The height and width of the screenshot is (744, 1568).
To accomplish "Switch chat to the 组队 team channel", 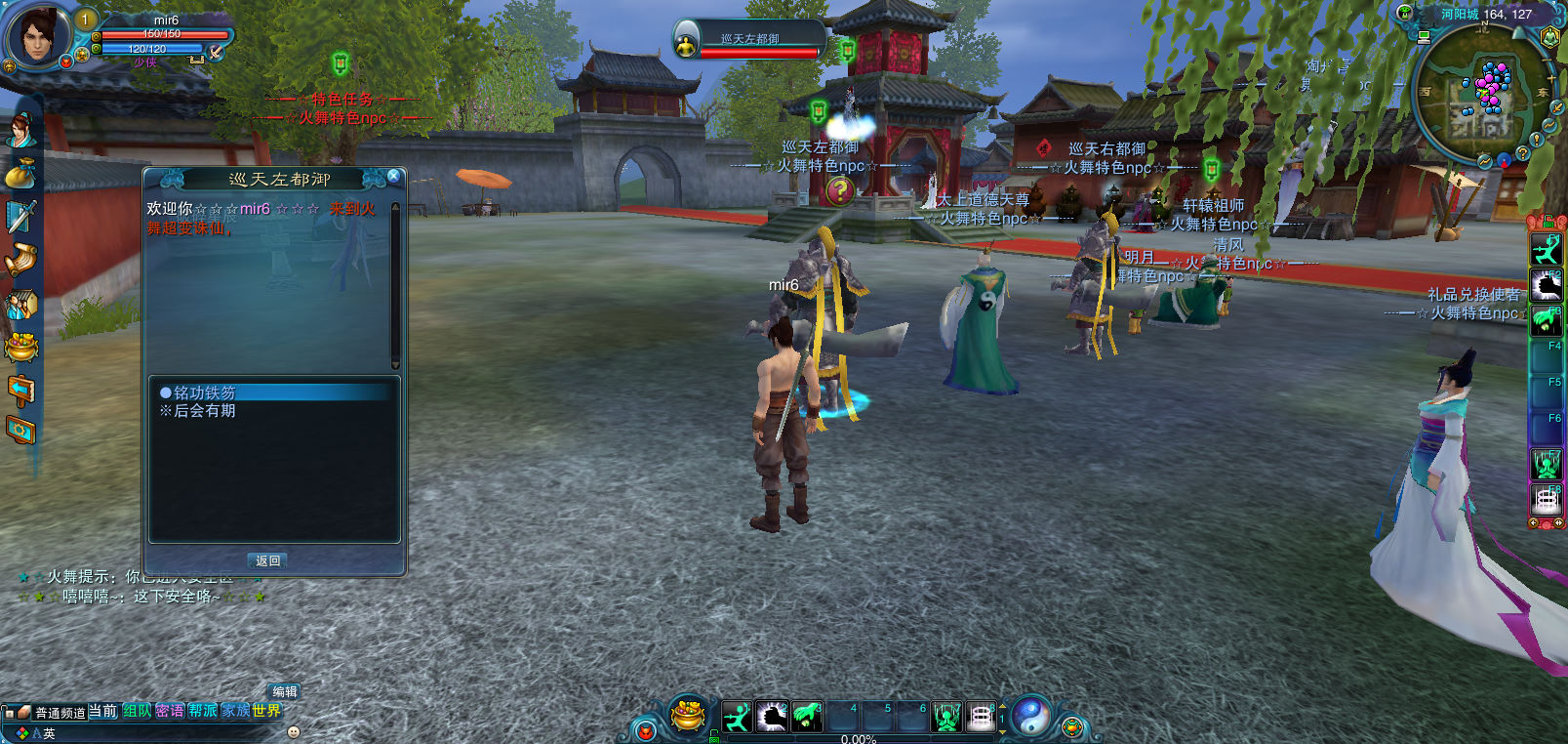I will coord(137,711).
